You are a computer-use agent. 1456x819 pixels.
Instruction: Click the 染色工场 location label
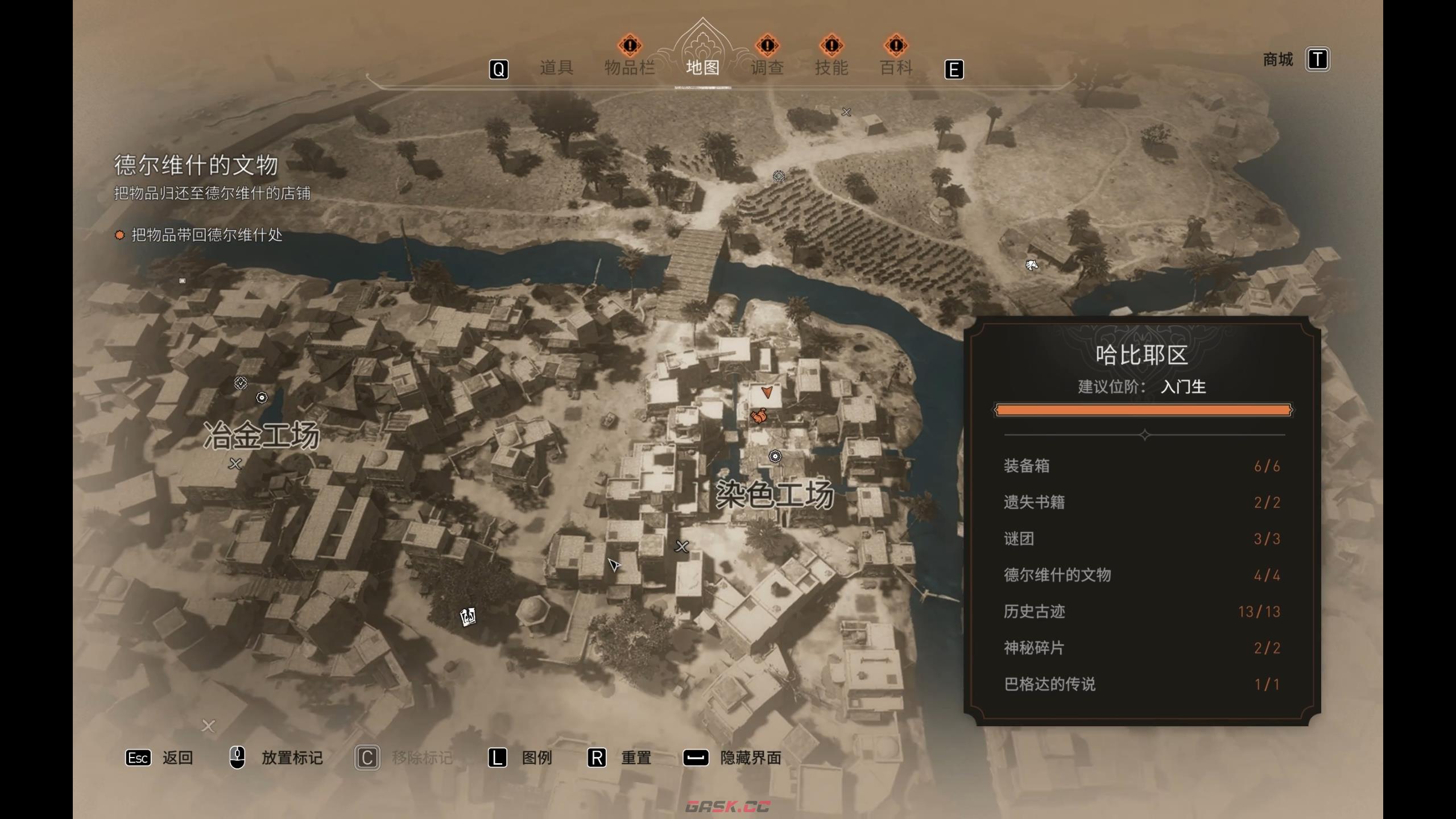(x=775, y=493)
